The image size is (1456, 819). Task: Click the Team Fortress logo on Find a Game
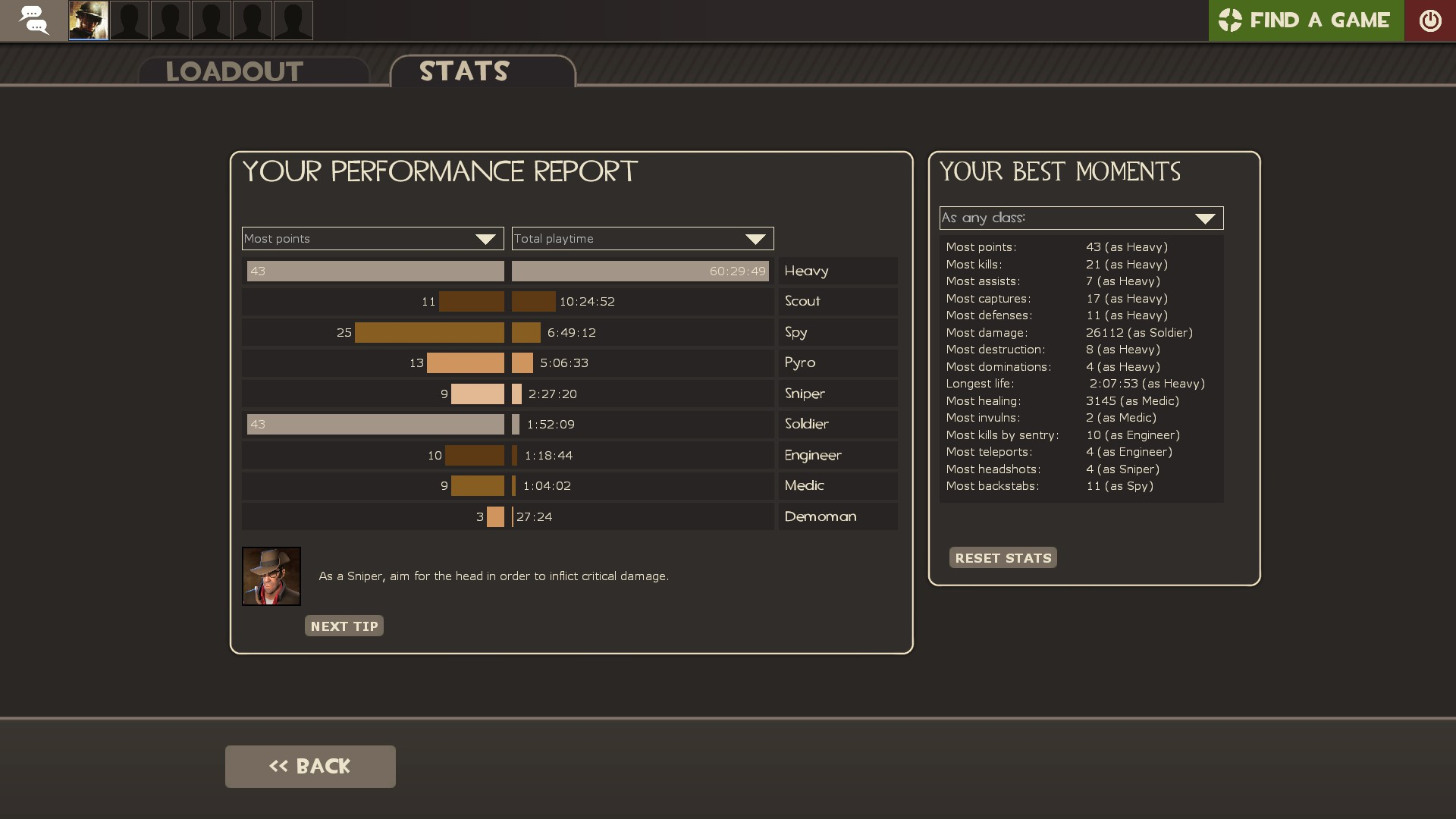pyautogui.click(x=1232, y=20)
